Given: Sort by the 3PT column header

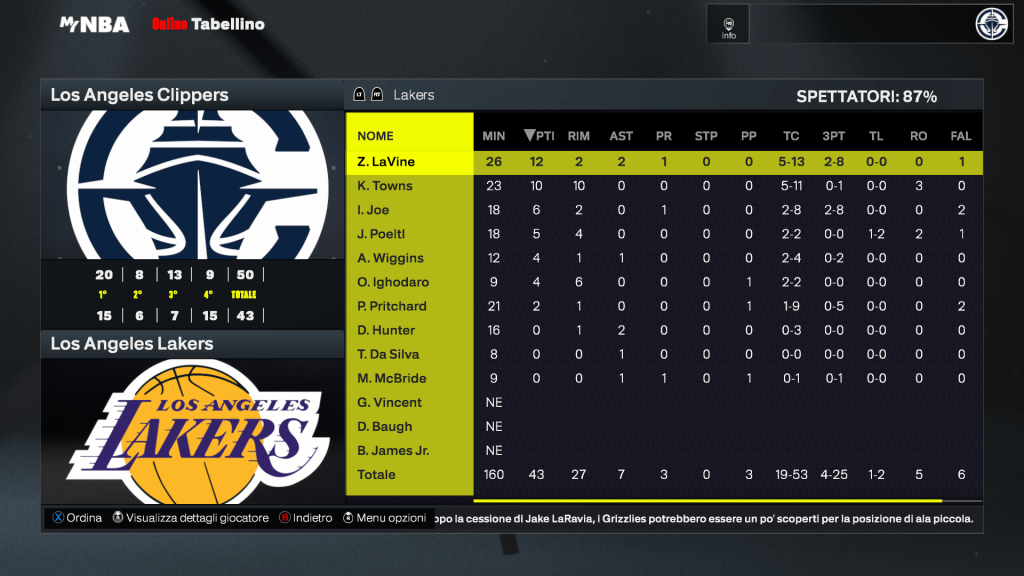Looking at the screenshot, I should (x=833, y=136).
